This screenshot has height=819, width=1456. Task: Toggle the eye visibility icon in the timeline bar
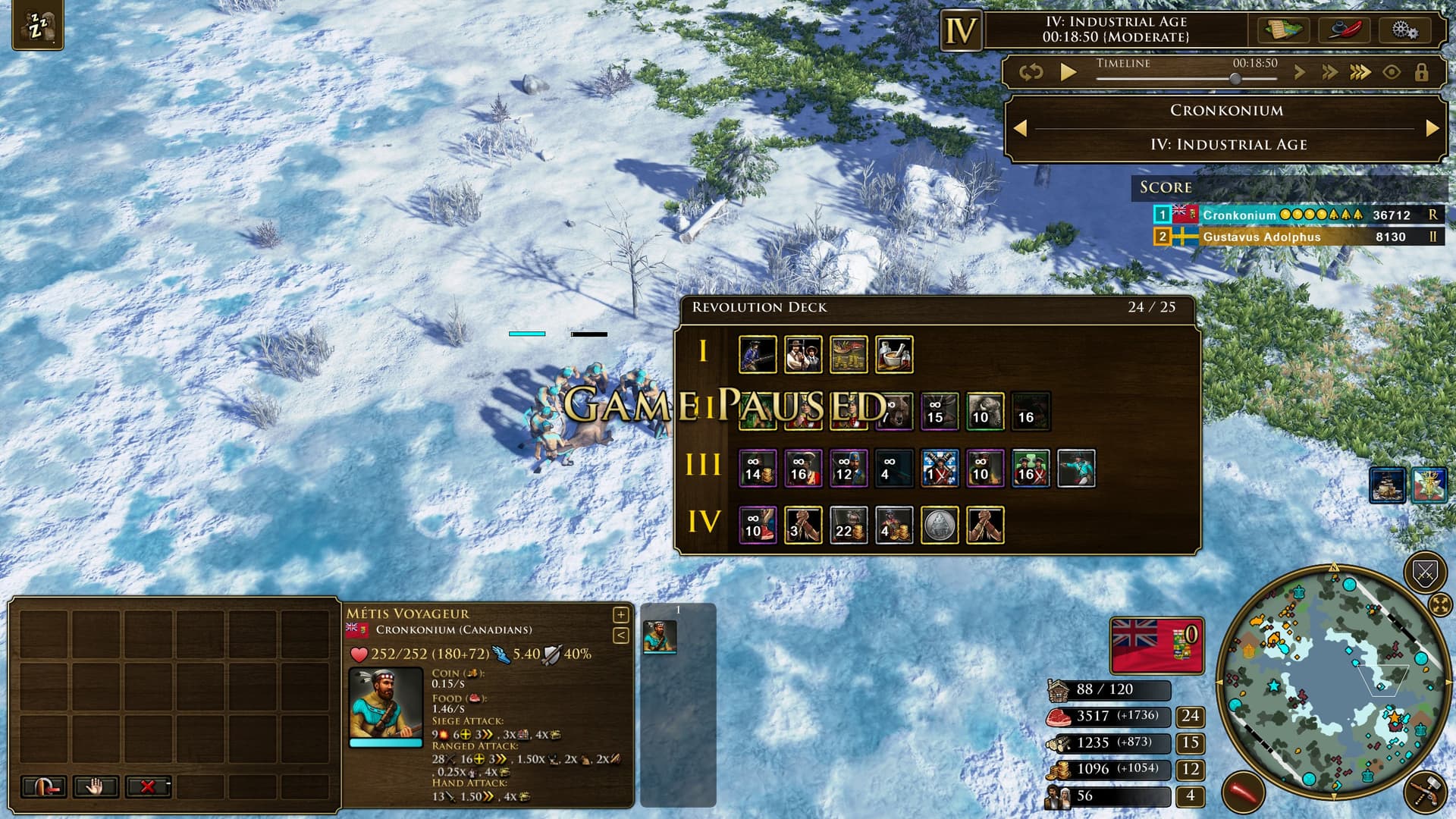[x=1392, y=72]
